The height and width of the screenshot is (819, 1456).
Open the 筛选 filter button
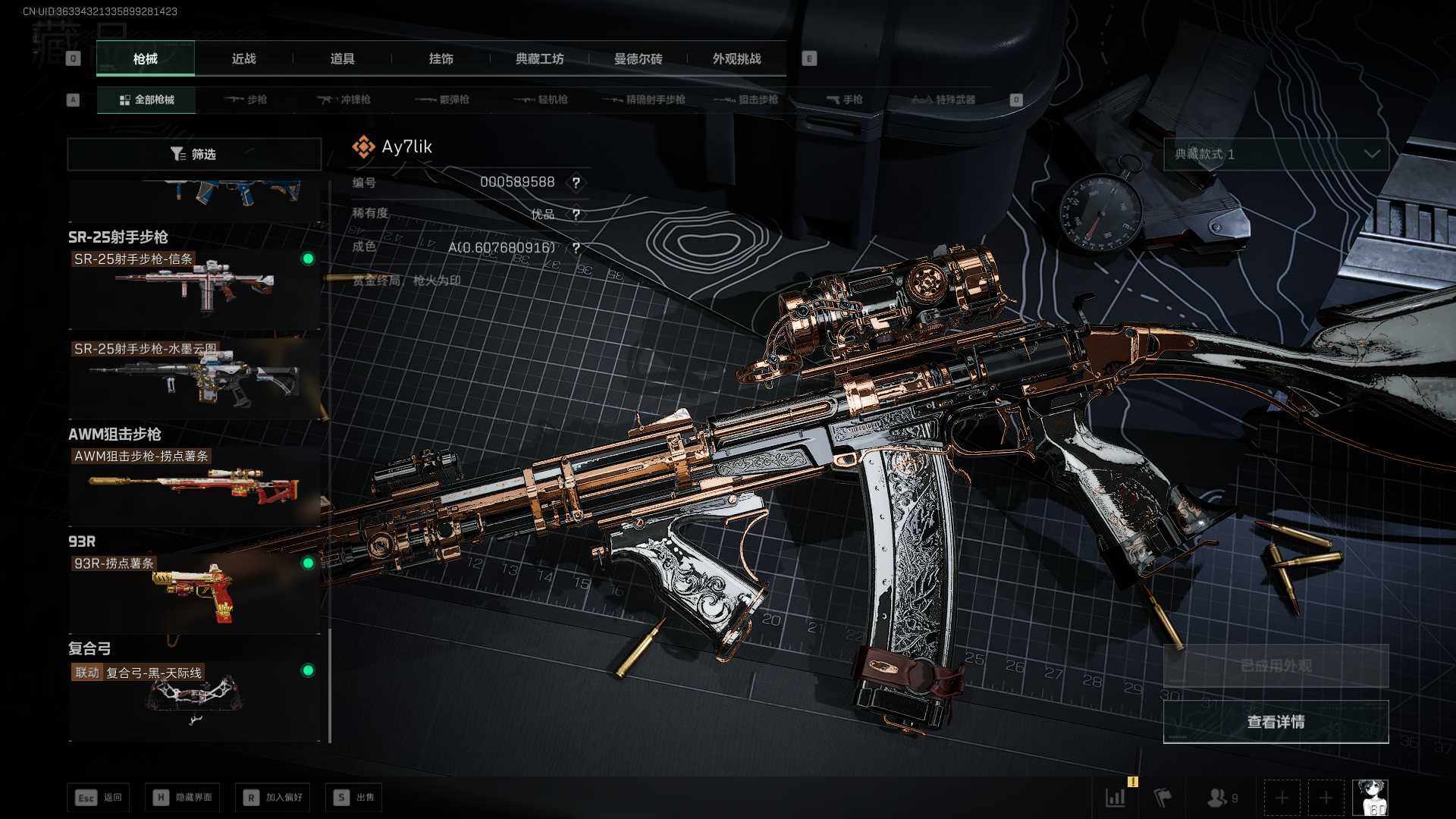194,155
